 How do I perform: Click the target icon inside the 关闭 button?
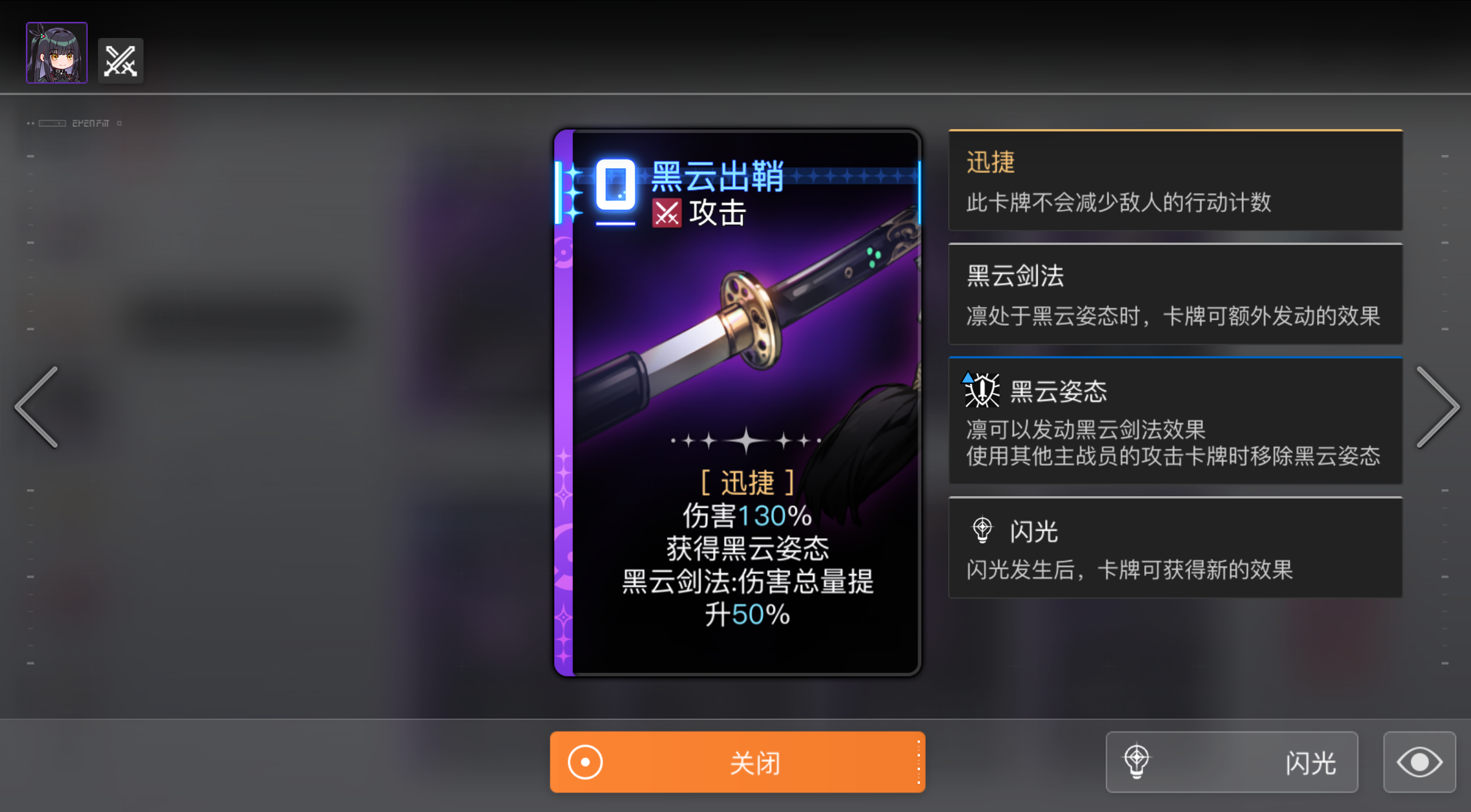coord(586,762)
